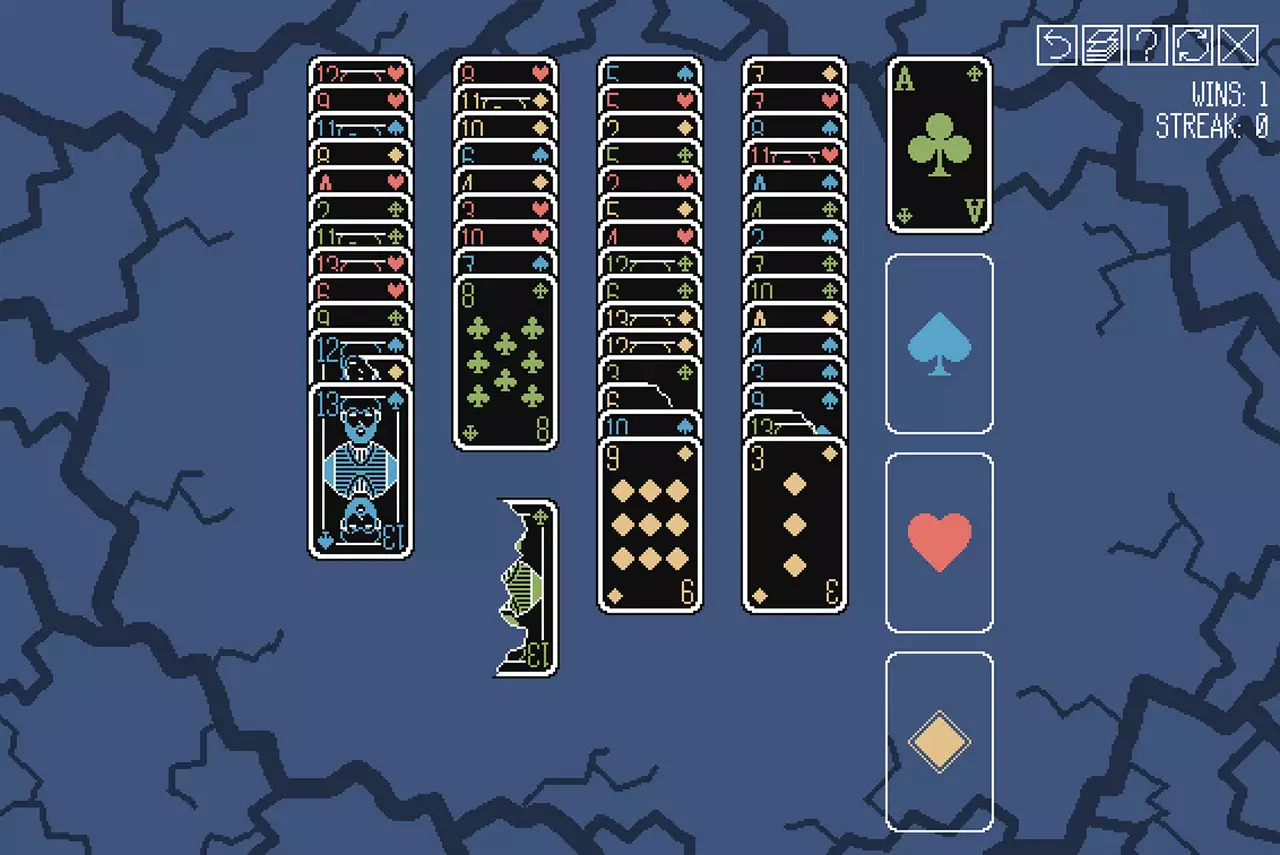Select the 8 of Clubs card
The height and width of the screenshot is (855, 1280).
(x=505, y=360)
